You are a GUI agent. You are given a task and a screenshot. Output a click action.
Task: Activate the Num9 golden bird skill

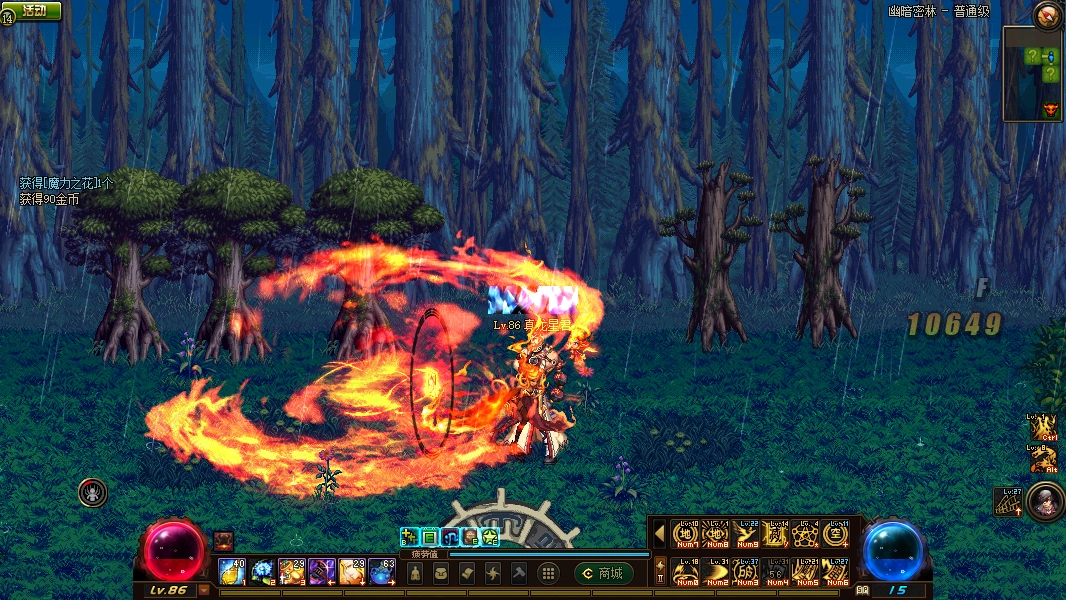pos(747,534)
